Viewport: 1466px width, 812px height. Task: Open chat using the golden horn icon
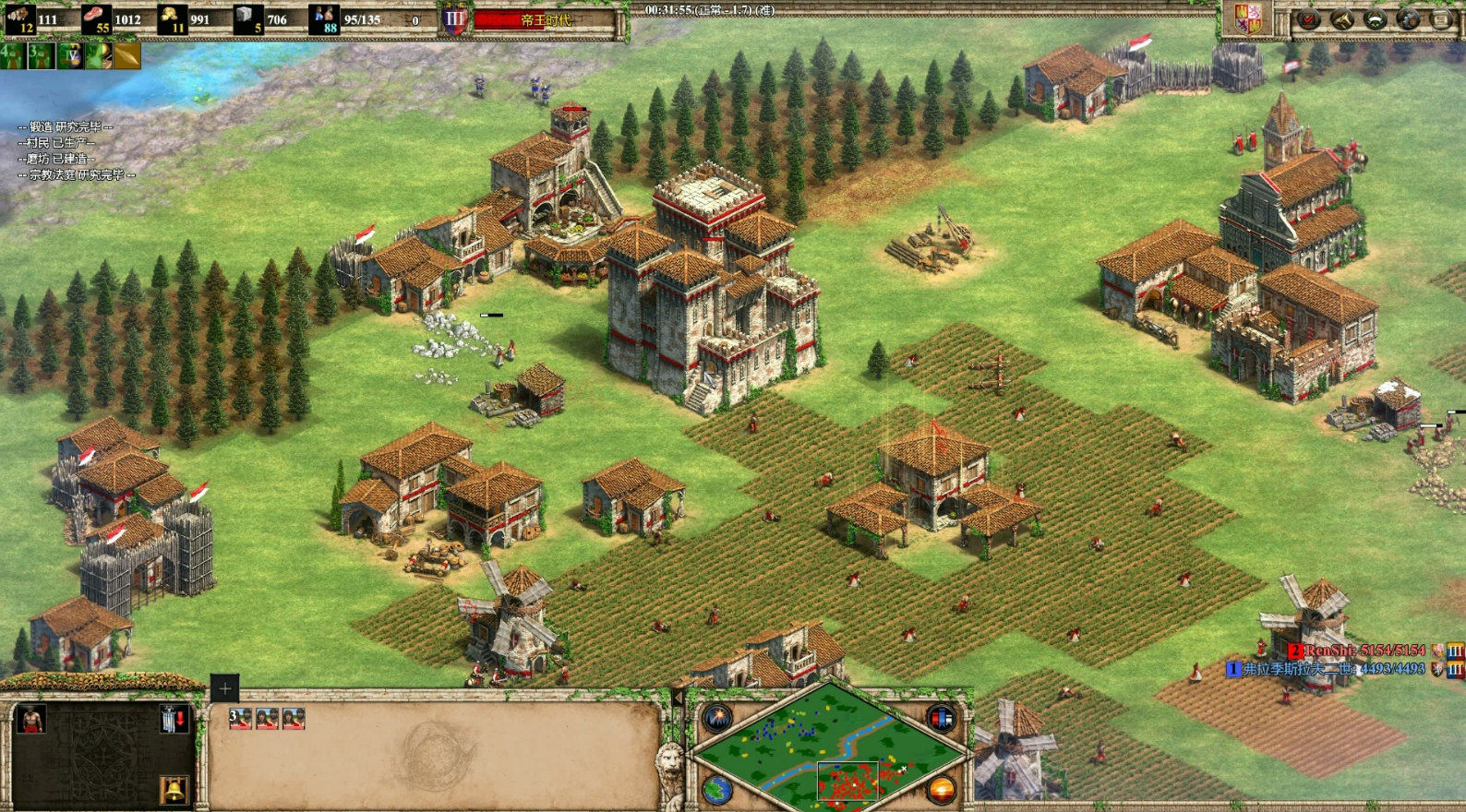coord(1341,19)
